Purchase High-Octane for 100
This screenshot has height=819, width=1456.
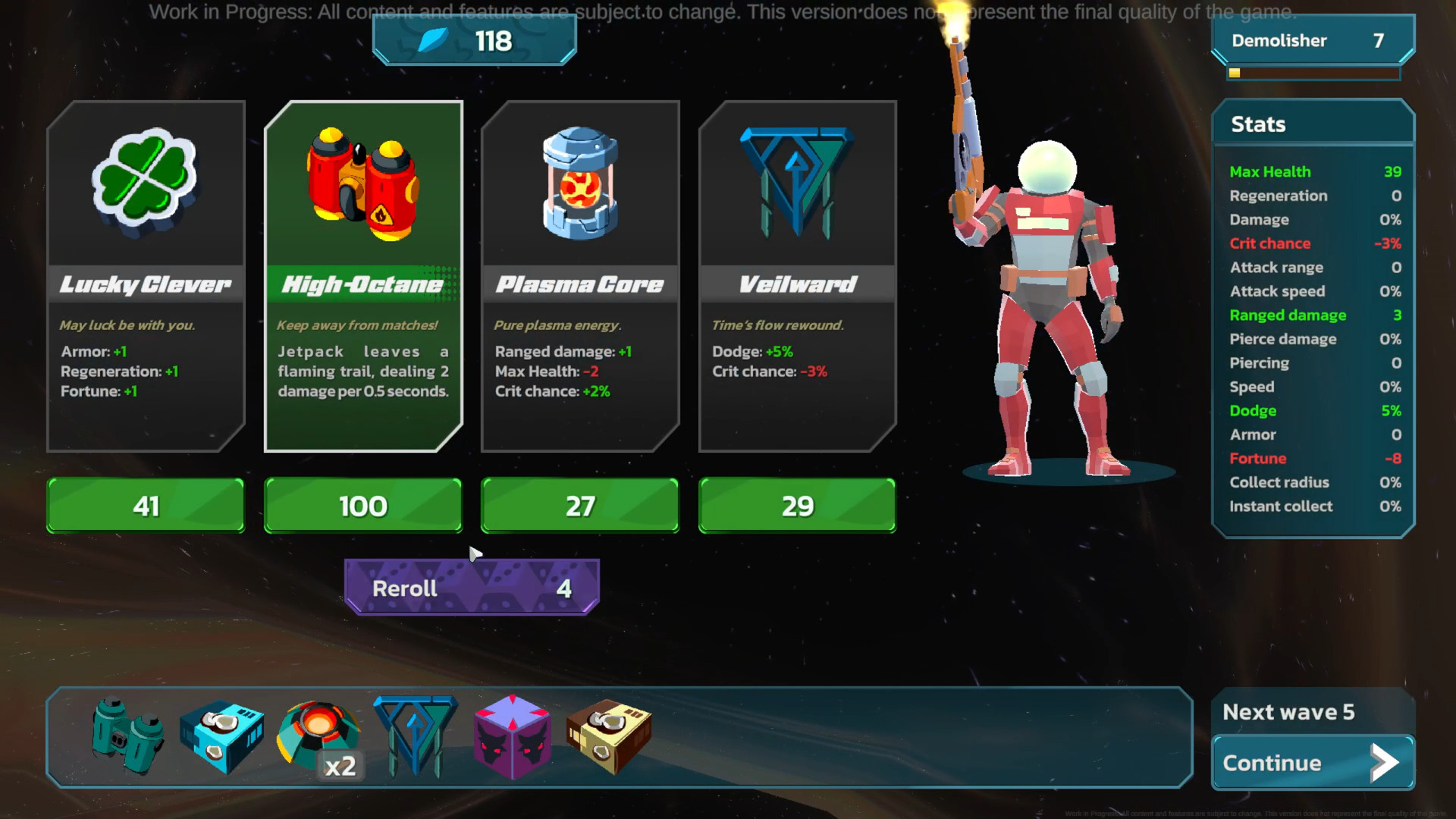click(x=363, y=506)
